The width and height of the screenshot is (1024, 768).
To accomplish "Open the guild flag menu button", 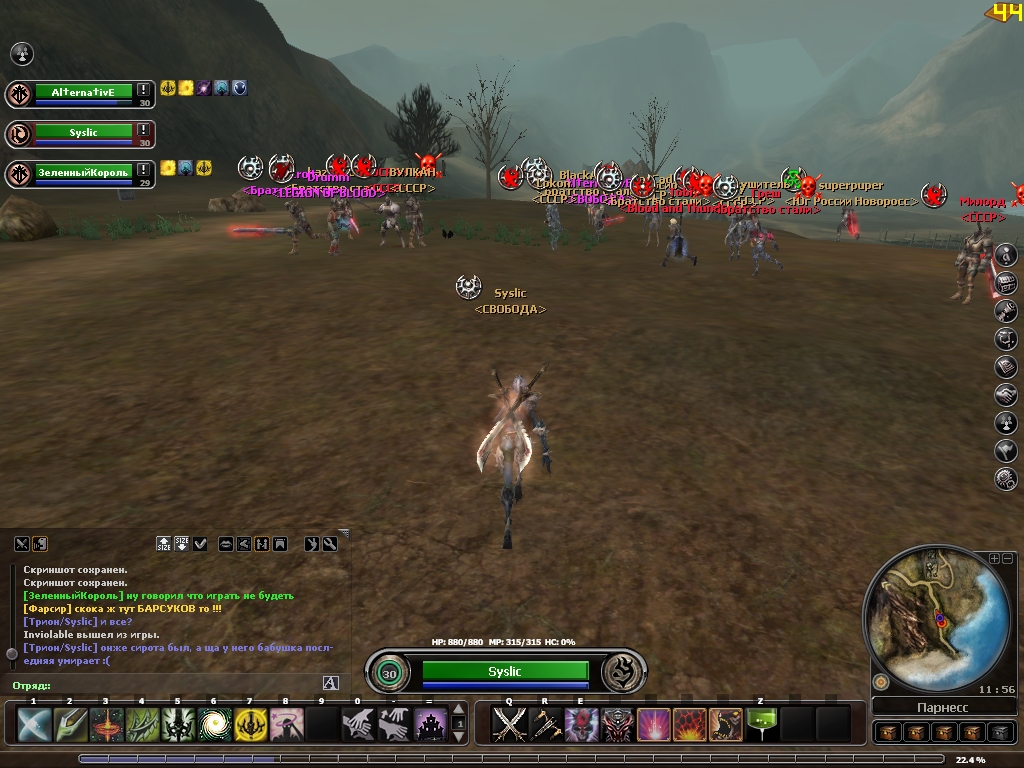I will click(1006, 451).
